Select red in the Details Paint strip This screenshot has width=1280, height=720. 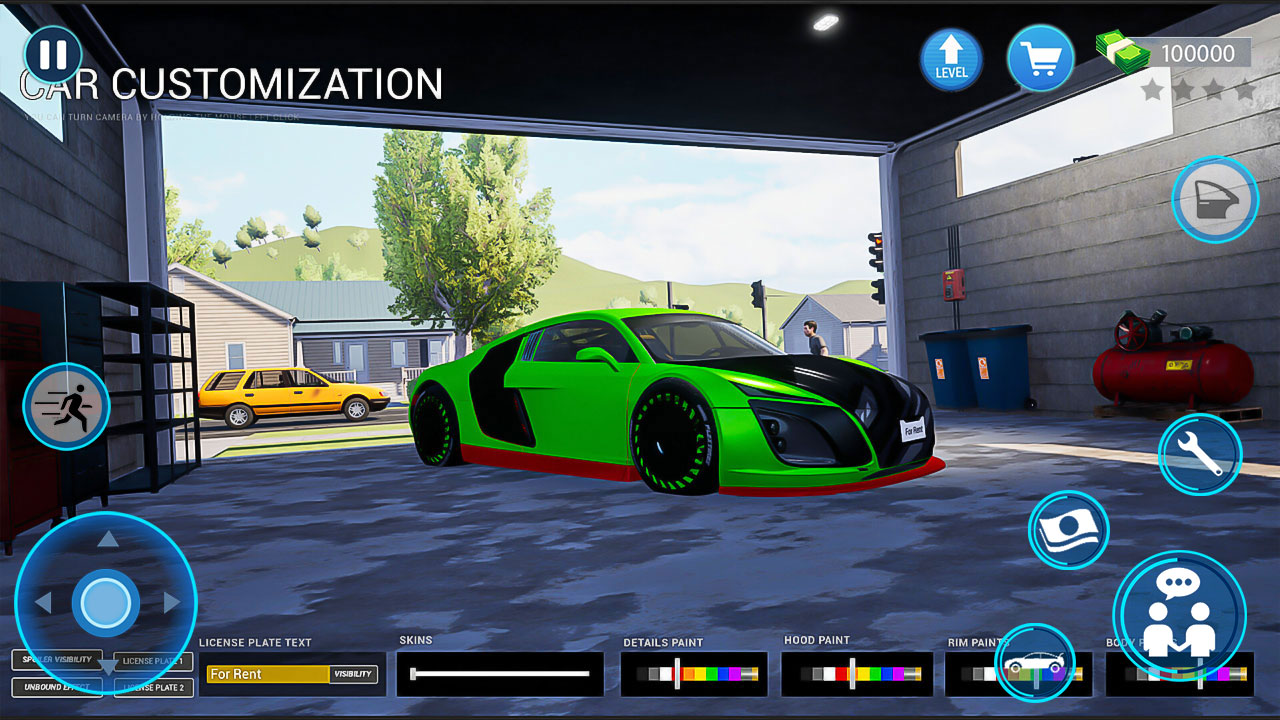(679, 672)
